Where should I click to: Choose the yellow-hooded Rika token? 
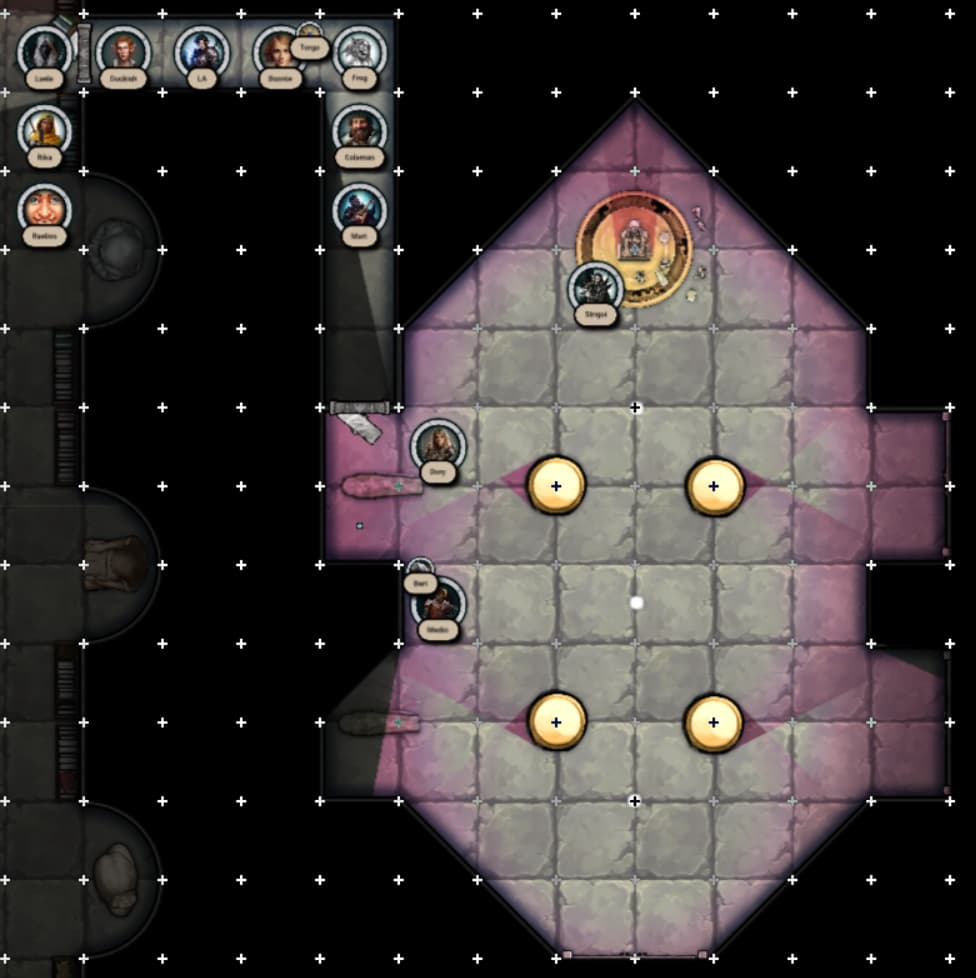click(44, 129)
